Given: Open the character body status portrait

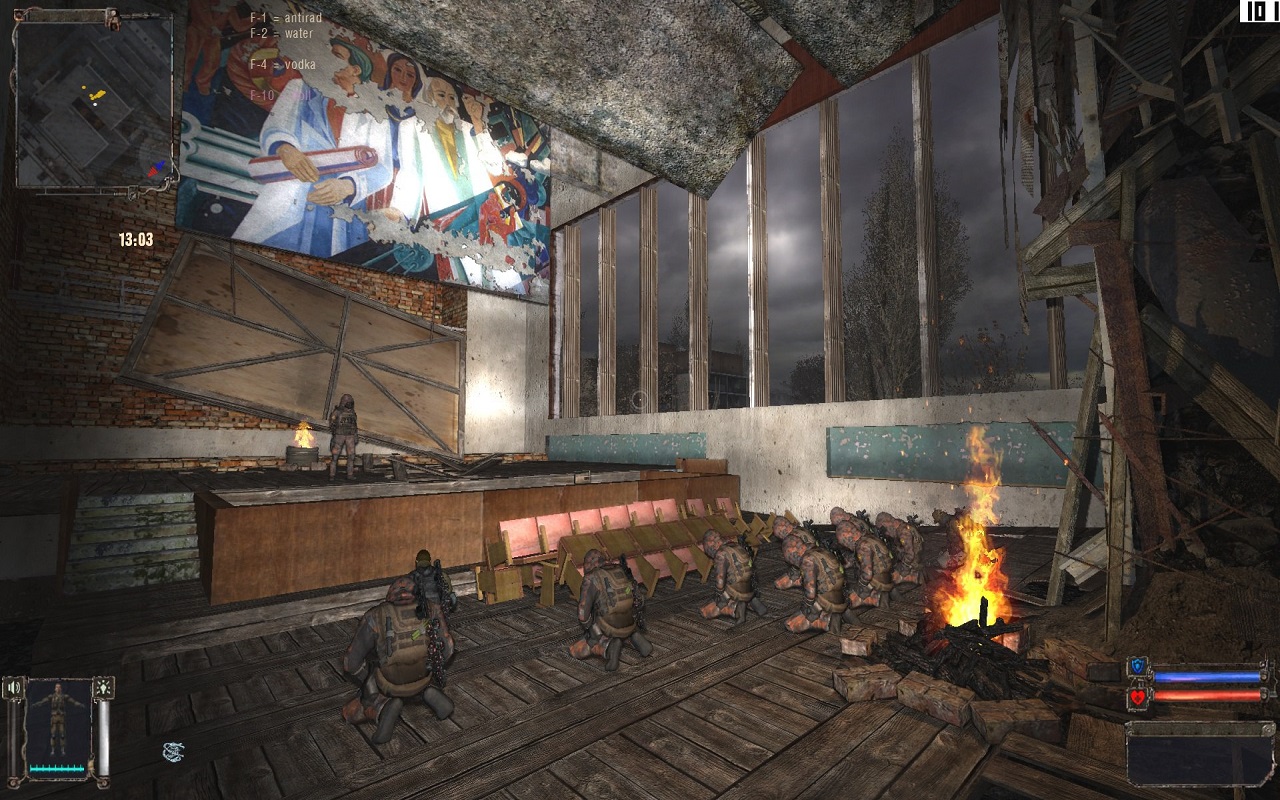Looking at the screenshot, I should [x=59, y=720].
